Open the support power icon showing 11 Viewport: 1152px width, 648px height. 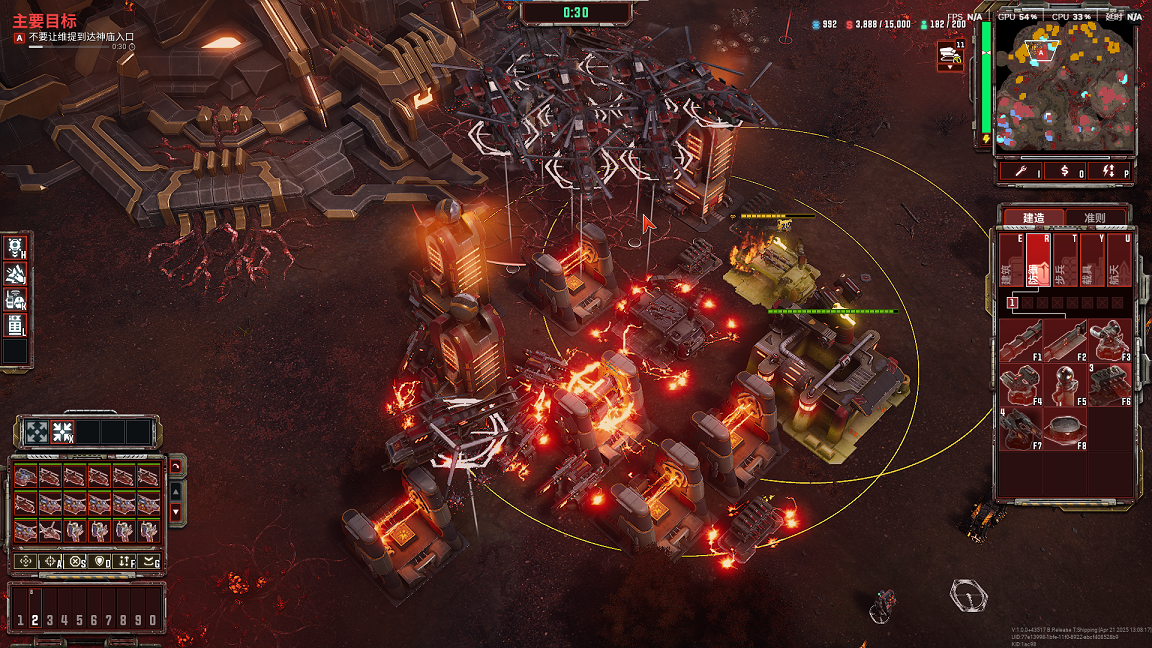point(950,57)
